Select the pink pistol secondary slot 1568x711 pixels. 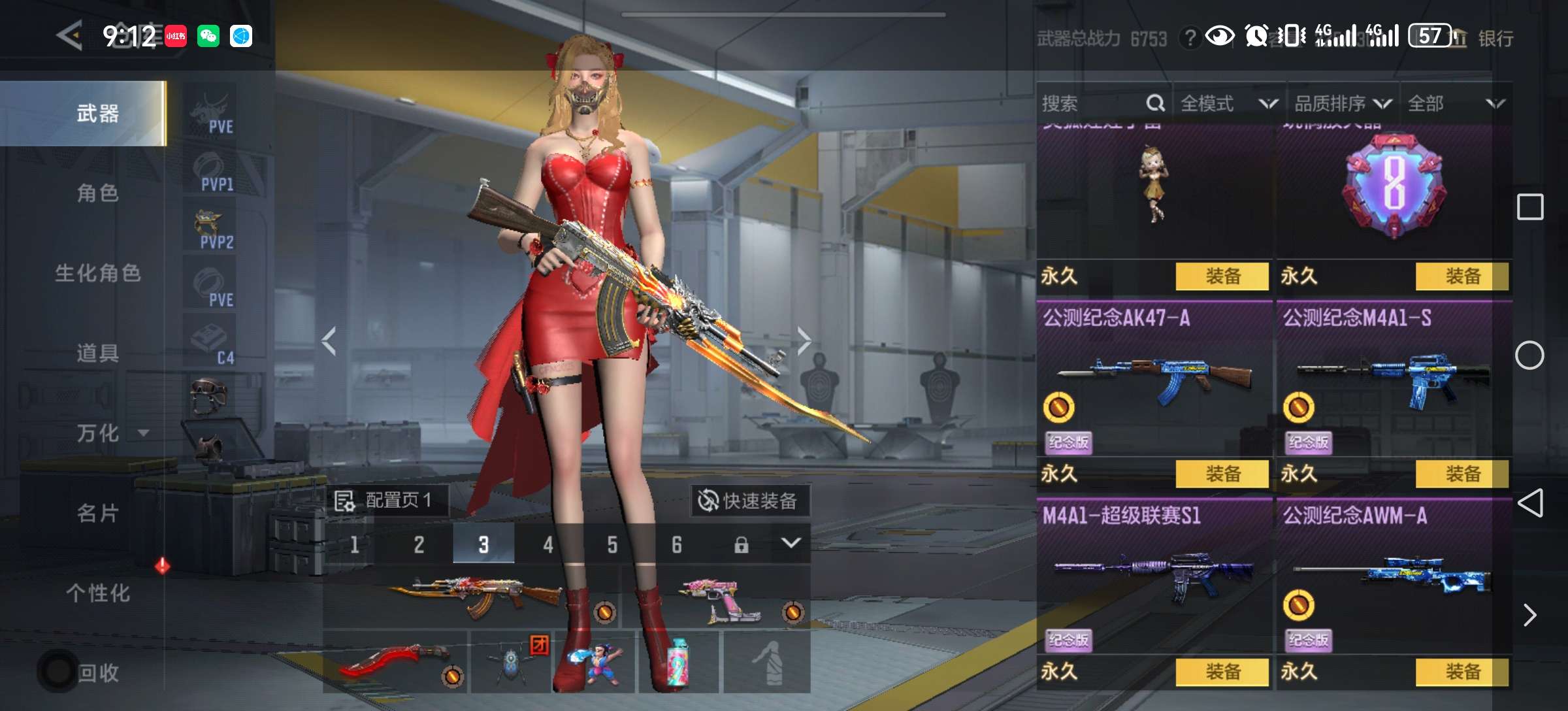[719, 598]
